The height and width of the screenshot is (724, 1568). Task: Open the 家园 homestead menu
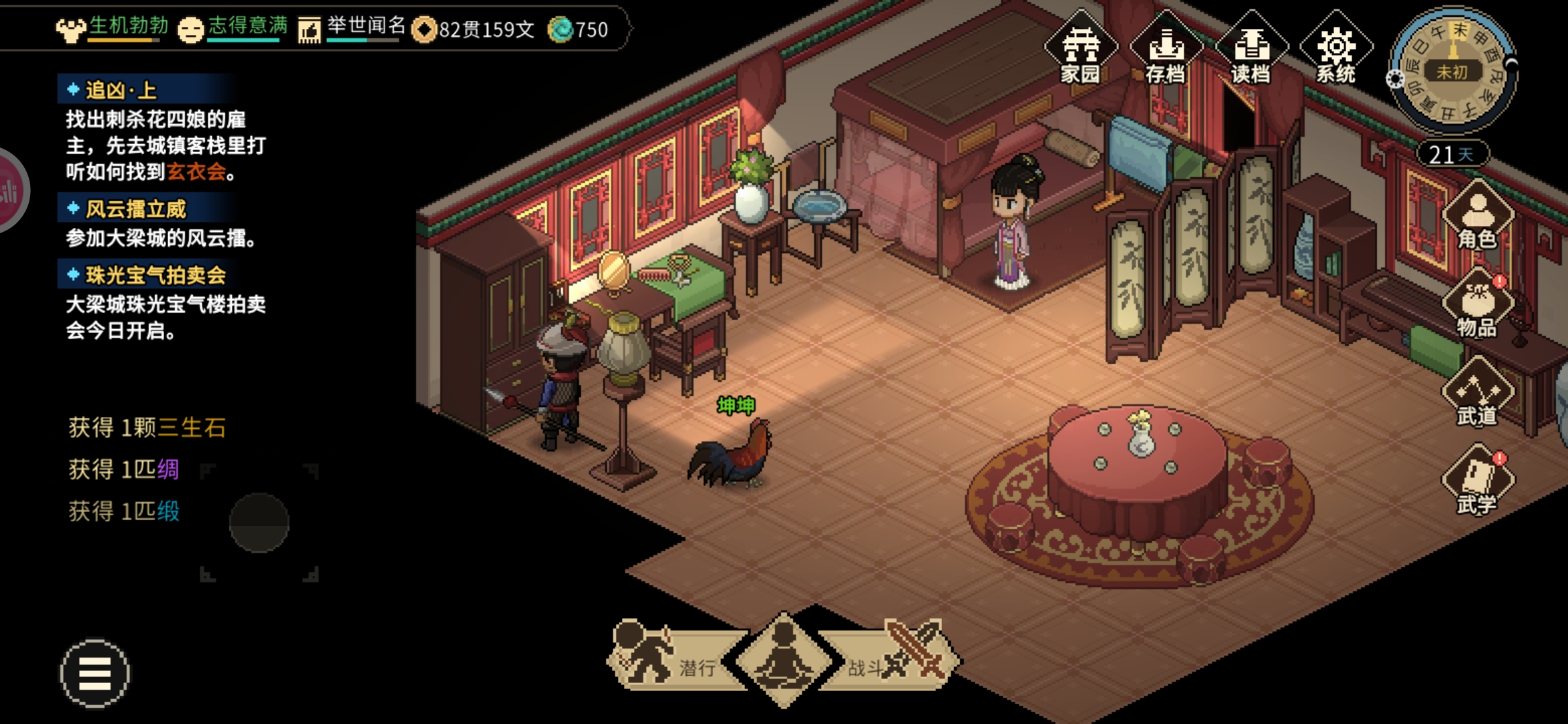pos(1080,50)
